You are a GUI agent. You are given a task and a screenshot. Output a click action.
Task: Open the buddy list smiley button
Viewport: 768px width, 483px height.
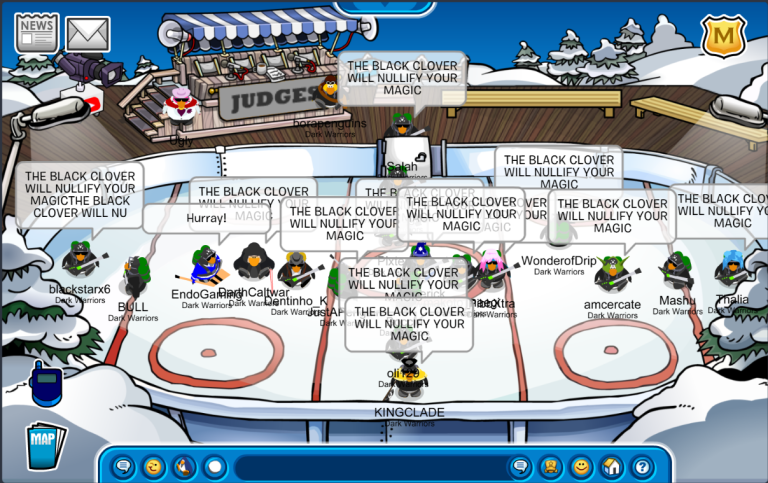581,466
